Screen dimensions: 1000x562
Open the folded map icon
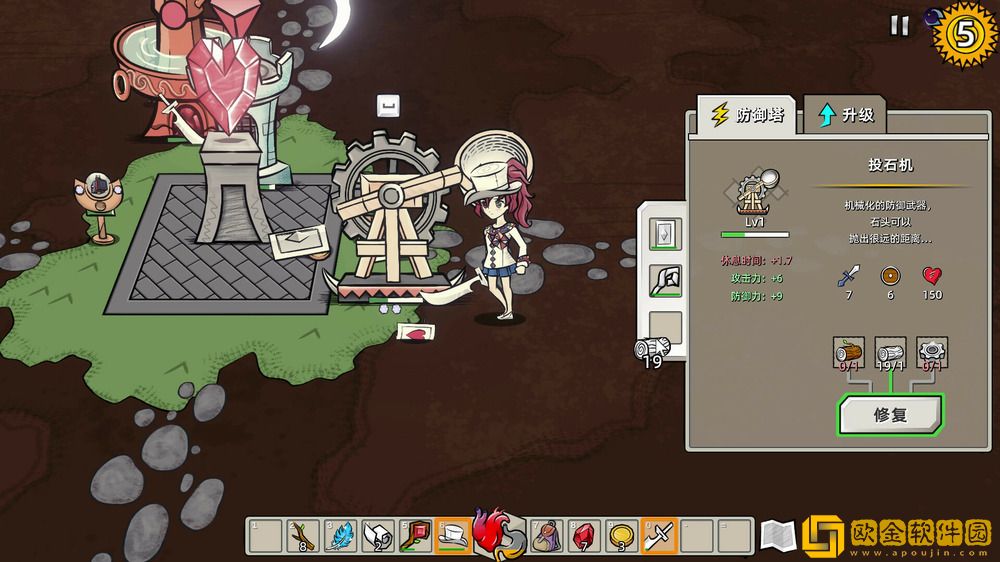coord(777,537)
